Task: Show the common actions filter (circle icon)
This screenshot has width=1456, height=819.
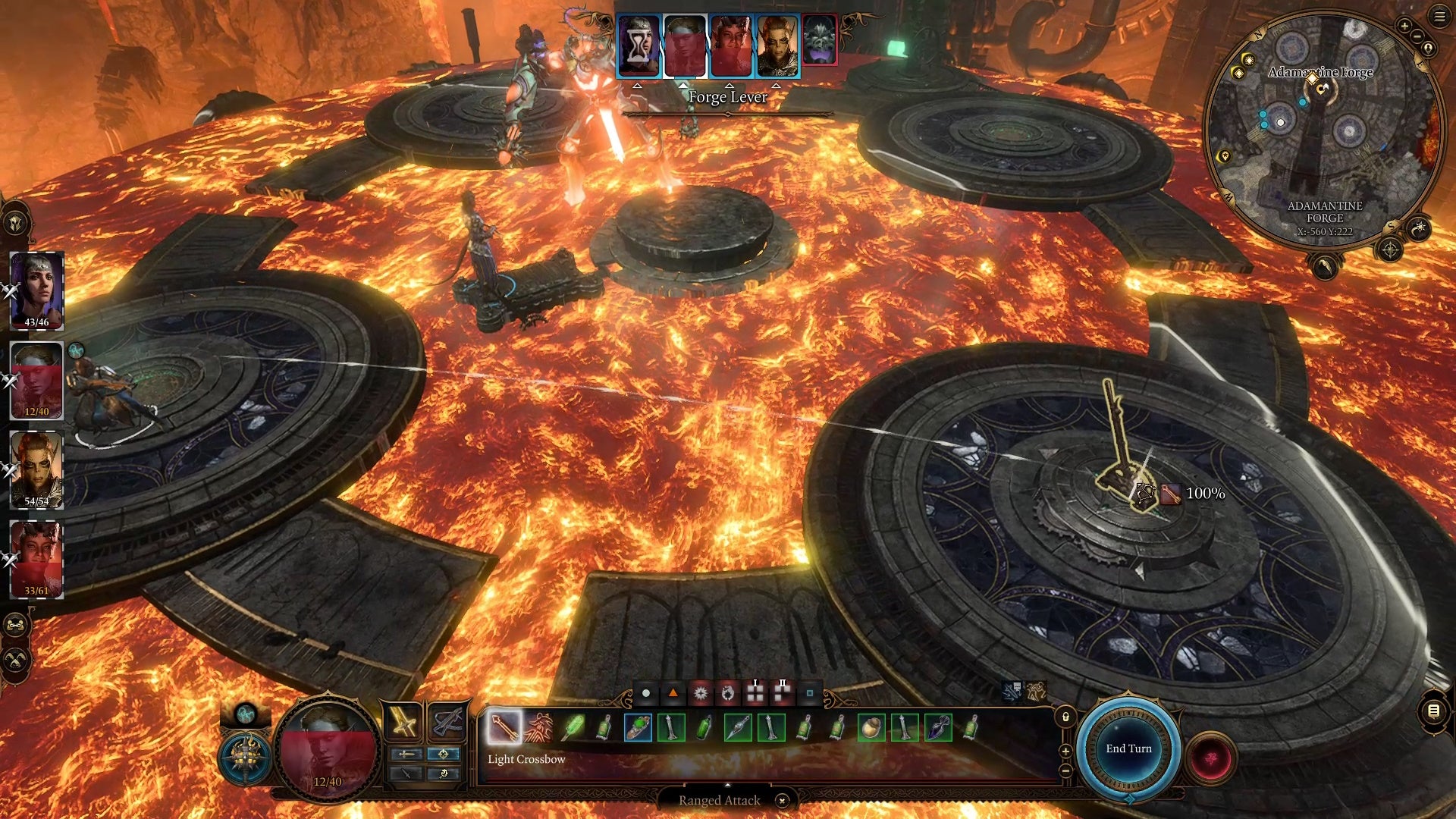Action: 646,693
